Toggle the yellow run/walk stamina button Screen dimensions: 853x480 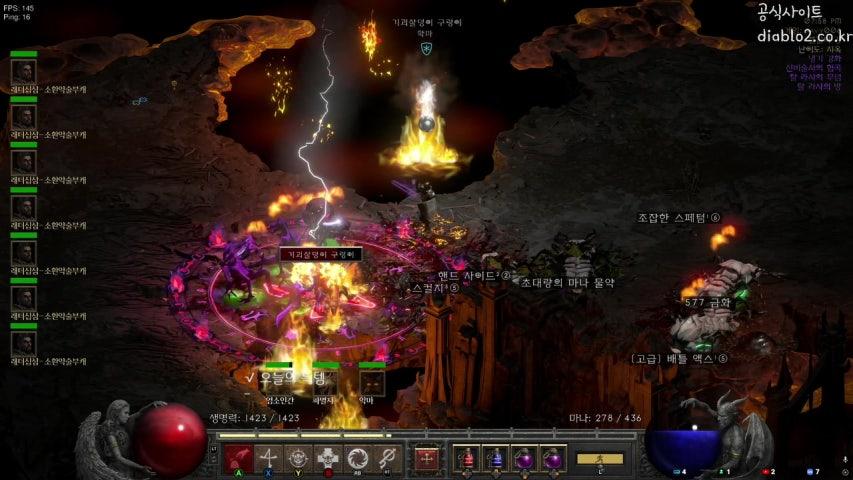coord(599,459)
